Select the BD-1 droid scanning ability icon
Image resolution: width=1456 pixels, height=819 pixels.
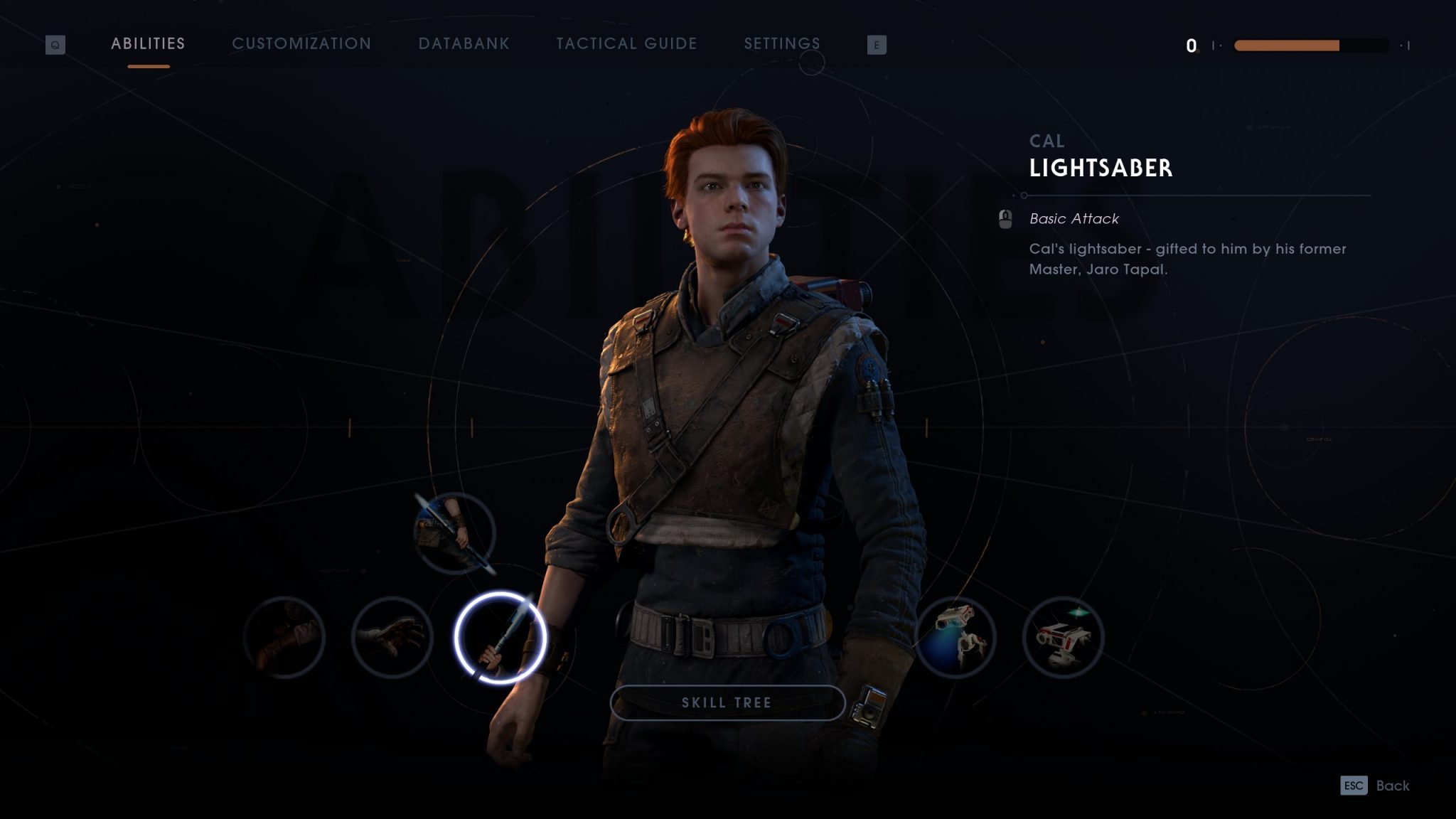(x=955, y=637)
